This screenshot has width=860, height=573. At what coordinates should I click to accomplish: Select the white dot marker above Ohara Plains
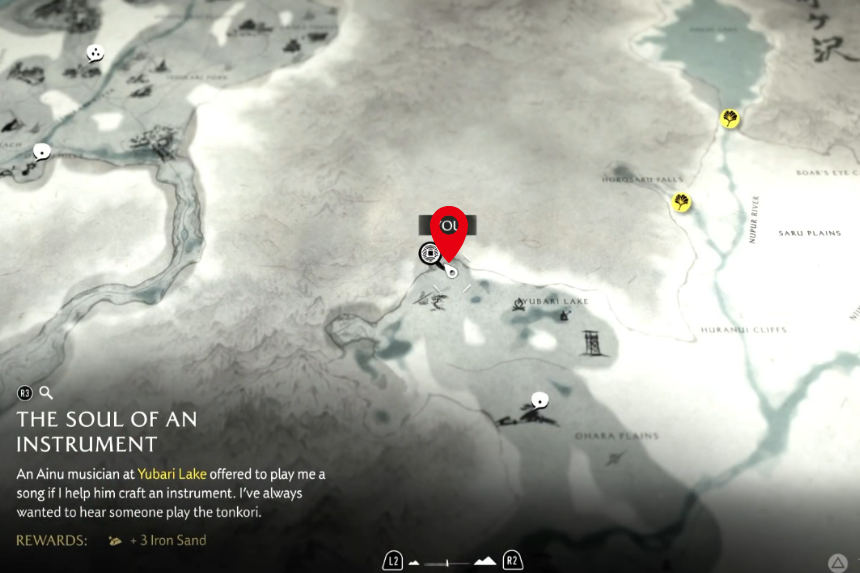coord(540,399)
